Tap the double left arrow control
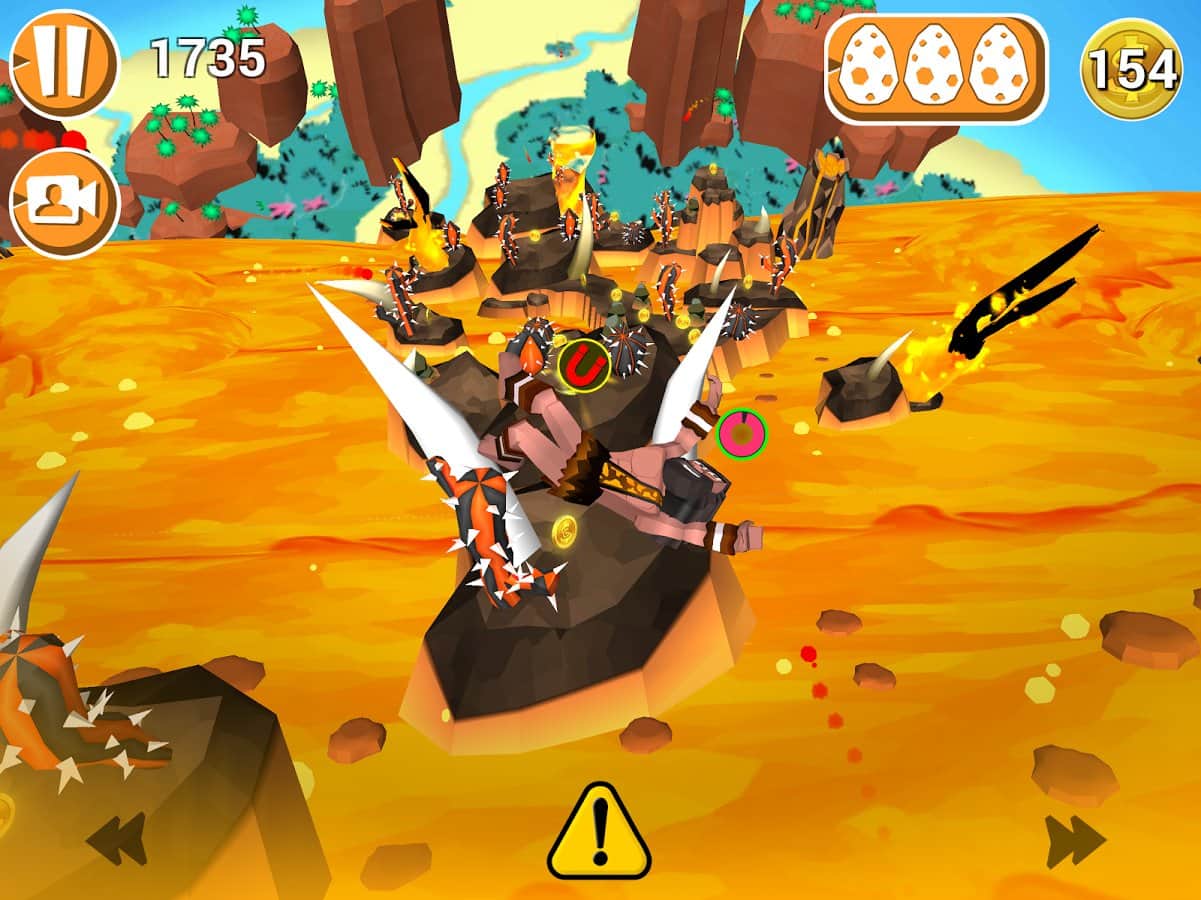1201x900 pixels. tap(116, 839)
